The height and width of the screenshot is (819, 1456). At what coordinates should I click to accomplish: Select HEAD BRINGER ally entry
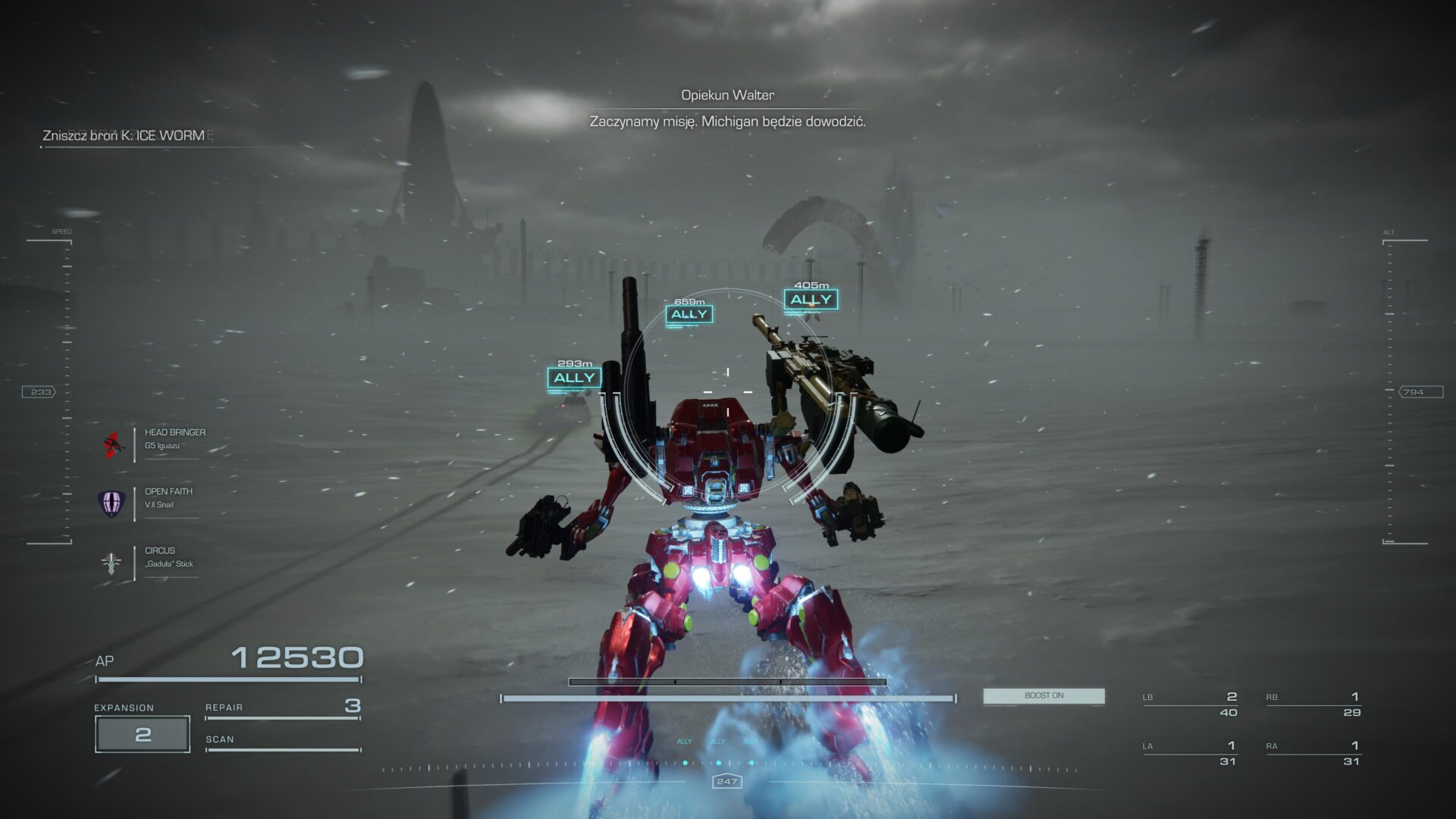coord(174,438)
